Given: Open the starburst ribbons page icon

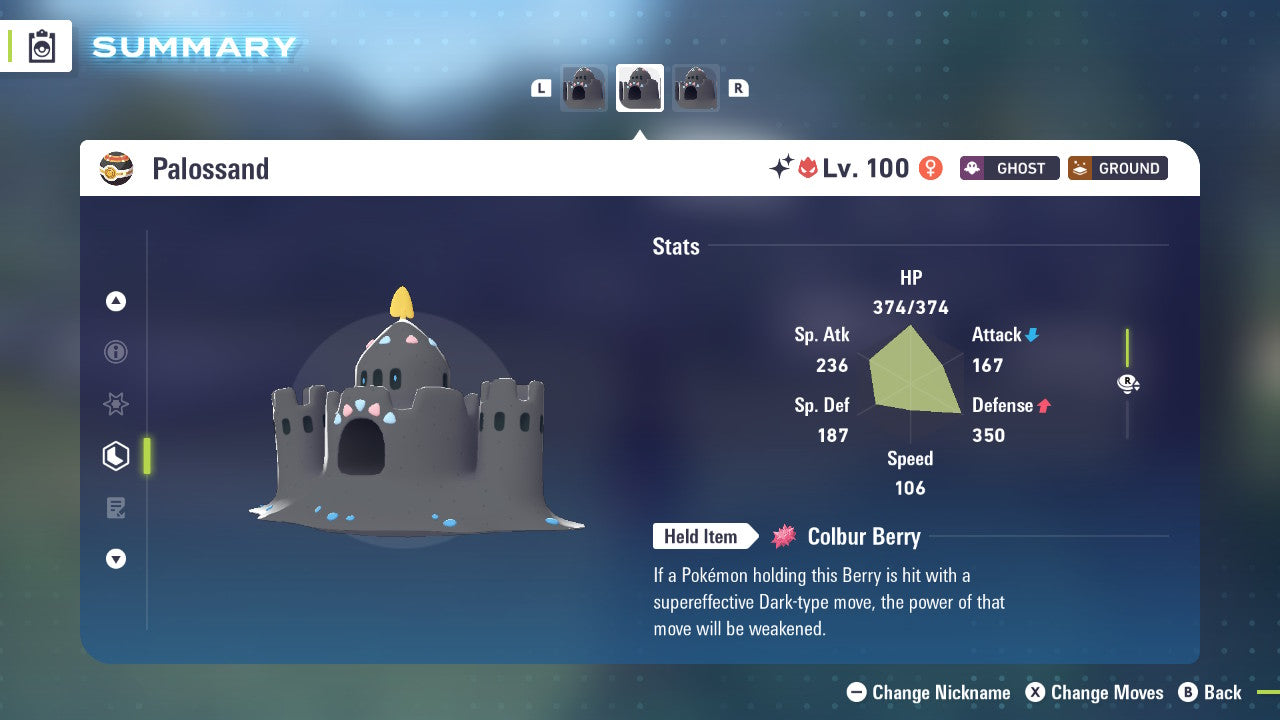Looking at the screenshot, I should pos(116,404).
